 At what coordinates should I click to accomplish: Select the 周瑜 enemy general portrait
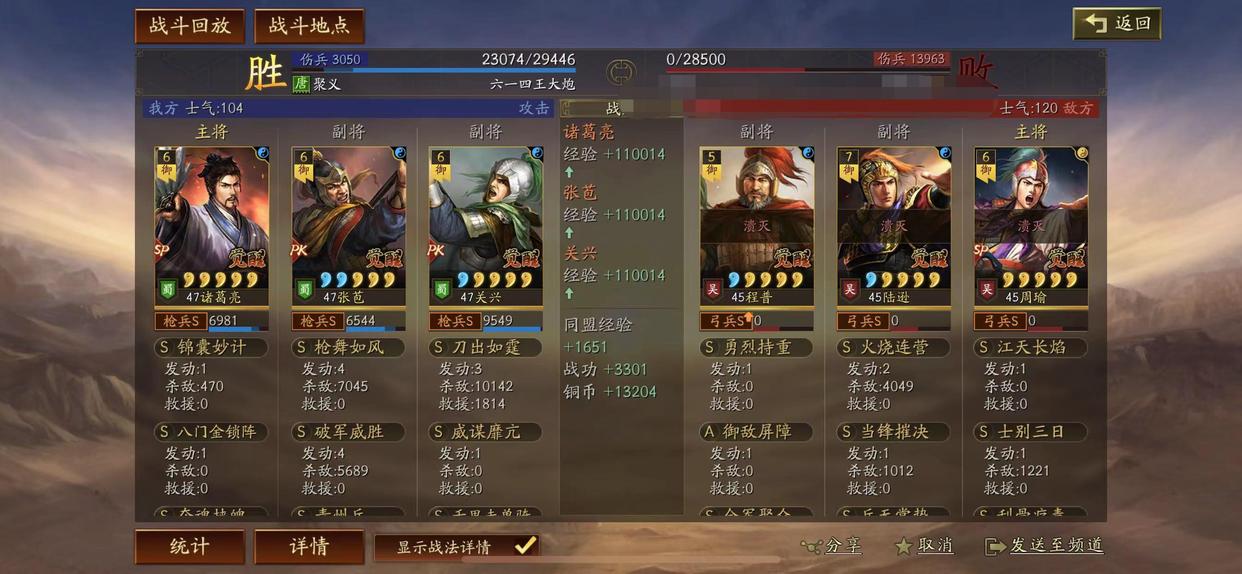(1031, 220)
